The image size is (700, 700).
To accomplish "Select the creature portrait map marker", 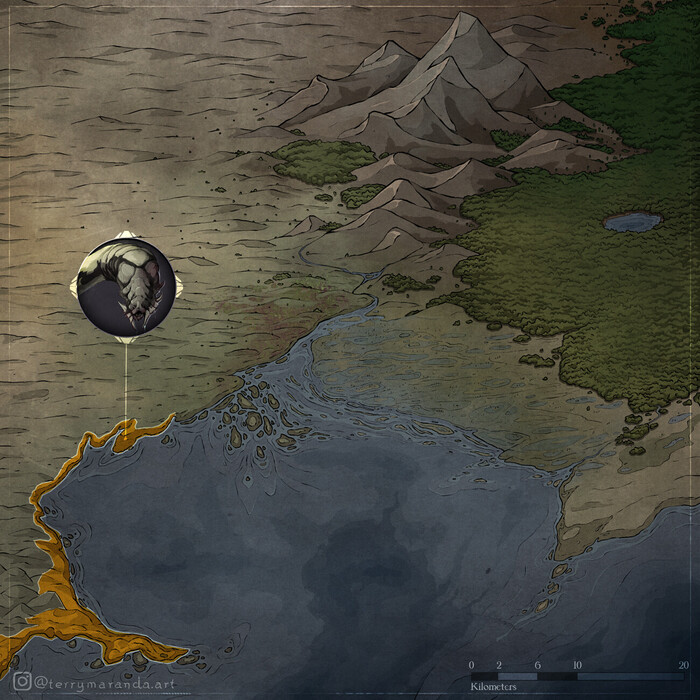I will click(126, 286).
